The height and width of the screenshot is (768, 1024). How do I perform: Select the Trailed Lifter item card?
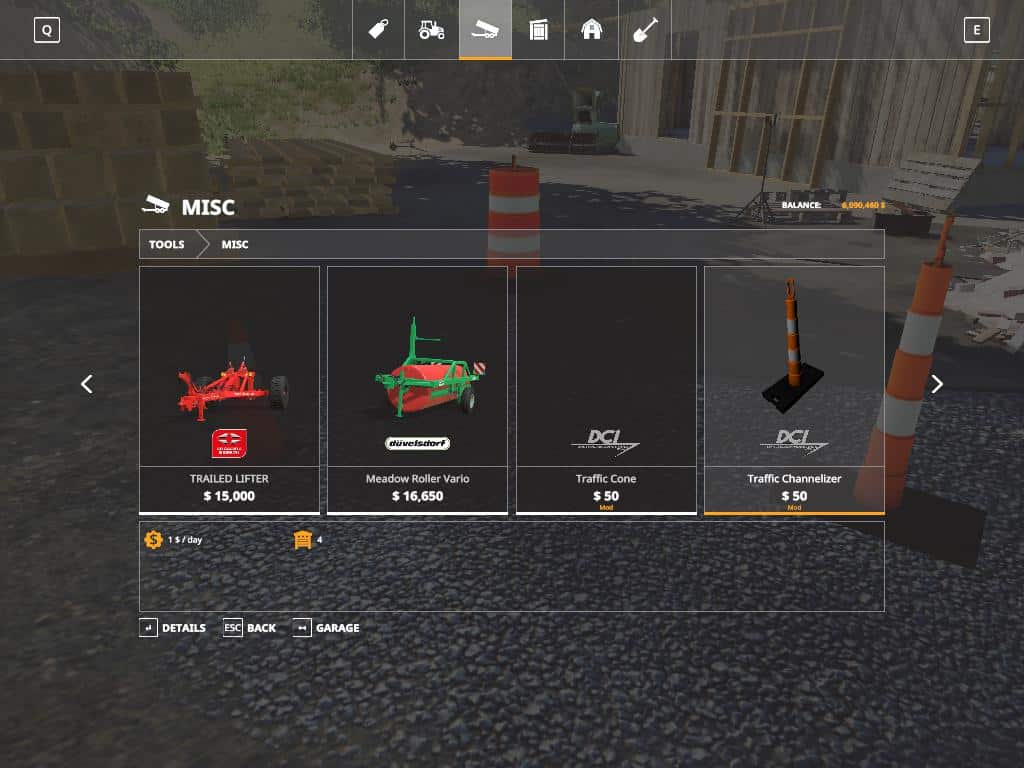(229, 390)
